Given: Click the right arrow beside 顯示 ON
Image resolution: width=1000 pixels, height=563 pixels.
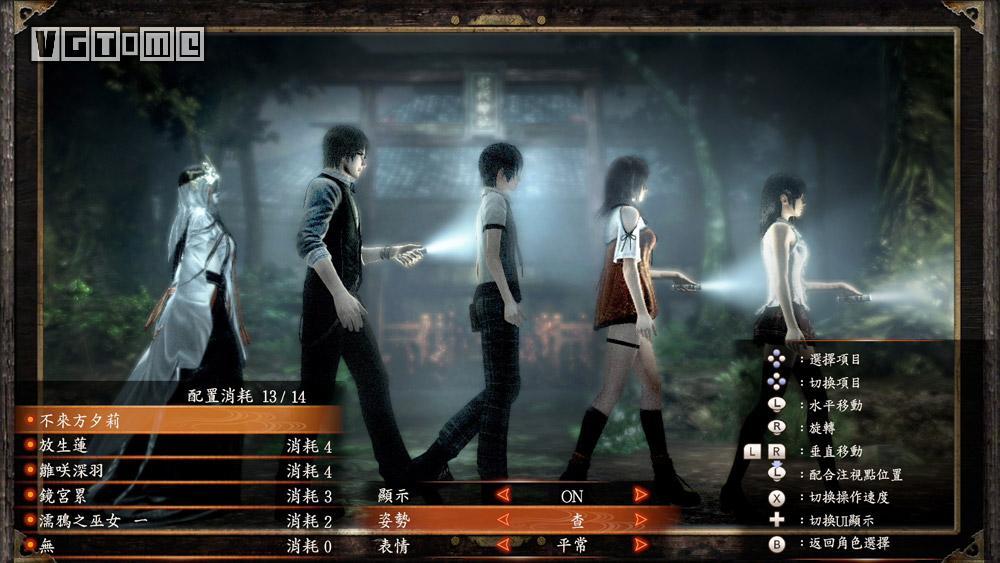Looking at the screenshot, I should click(640, 495).
